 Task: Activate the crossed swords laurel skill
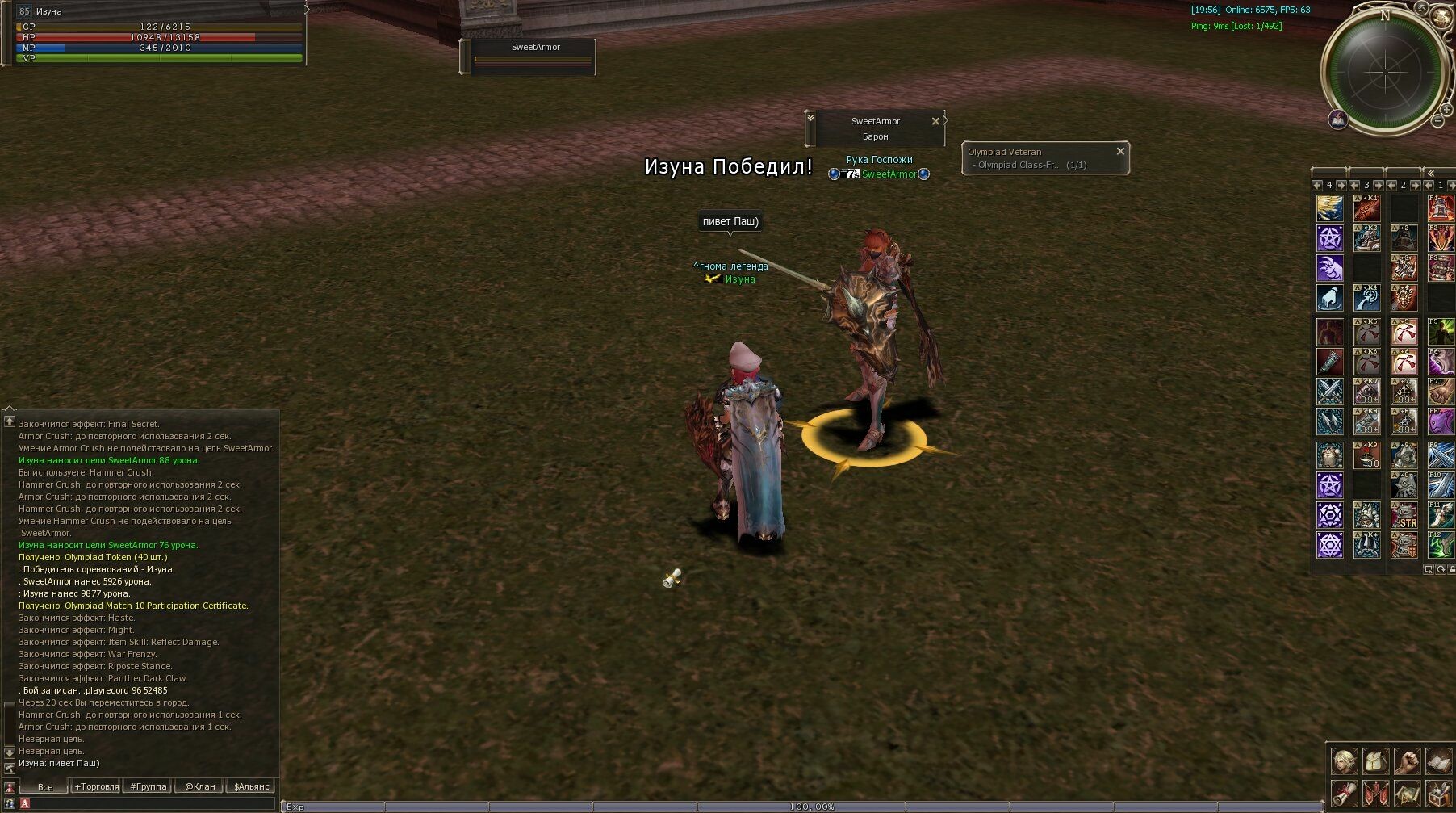click(1329, 392)
